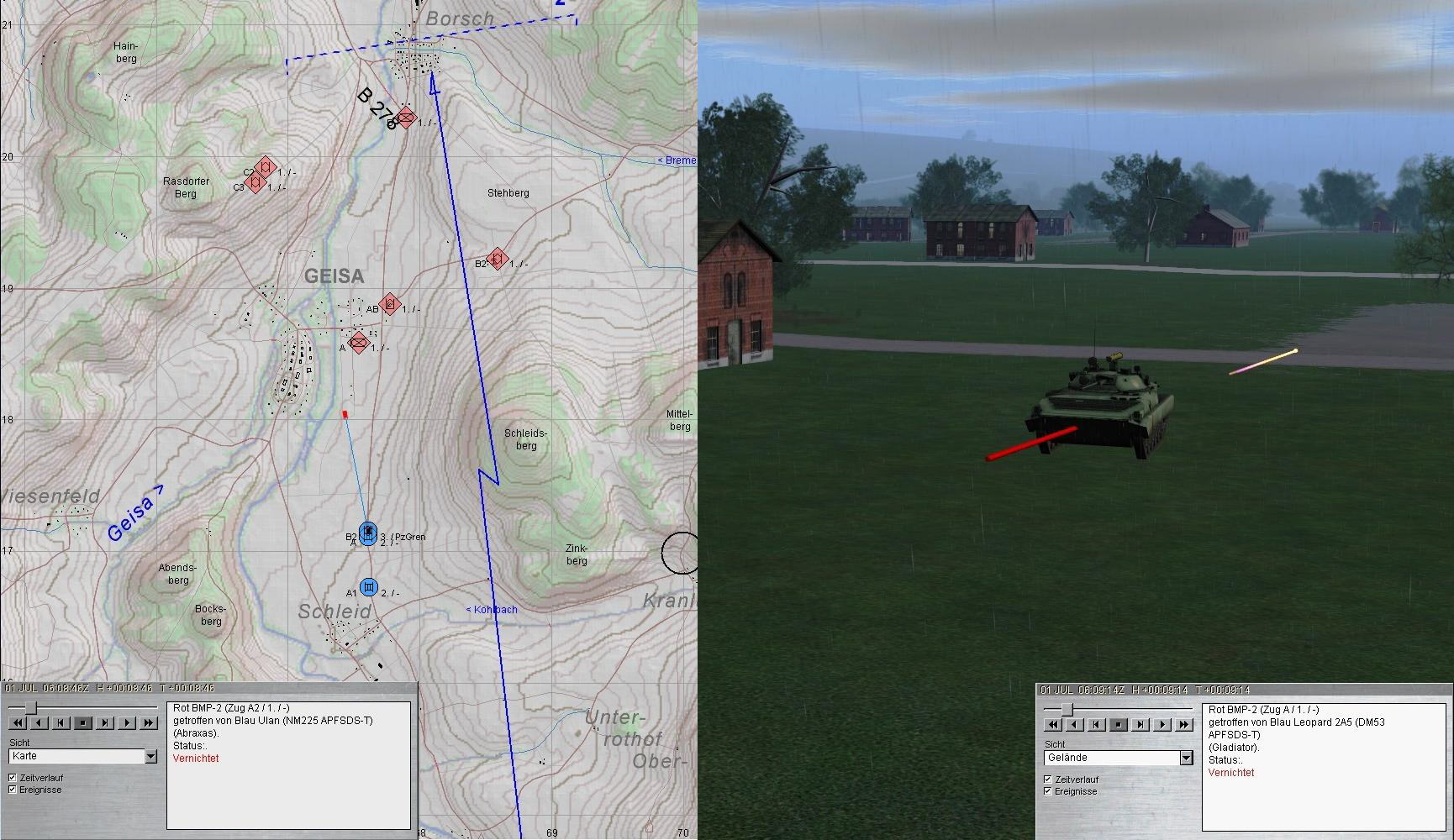Image resolution: width=1454 pixels, height=840 pixels.
Task: Click the timeline slider handle in Gelände panel
Action: point(1067,710)
